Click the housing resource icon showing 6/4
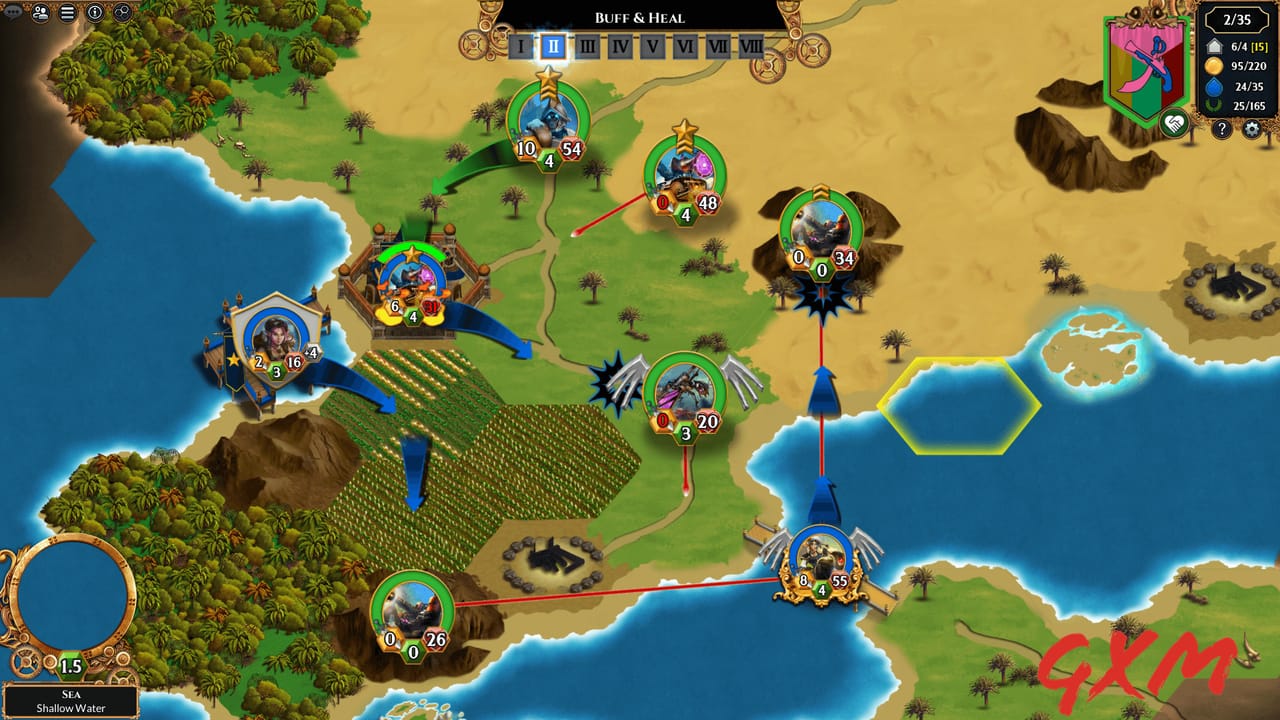This screenshot has width=1280, height=720. point(1214,46)
